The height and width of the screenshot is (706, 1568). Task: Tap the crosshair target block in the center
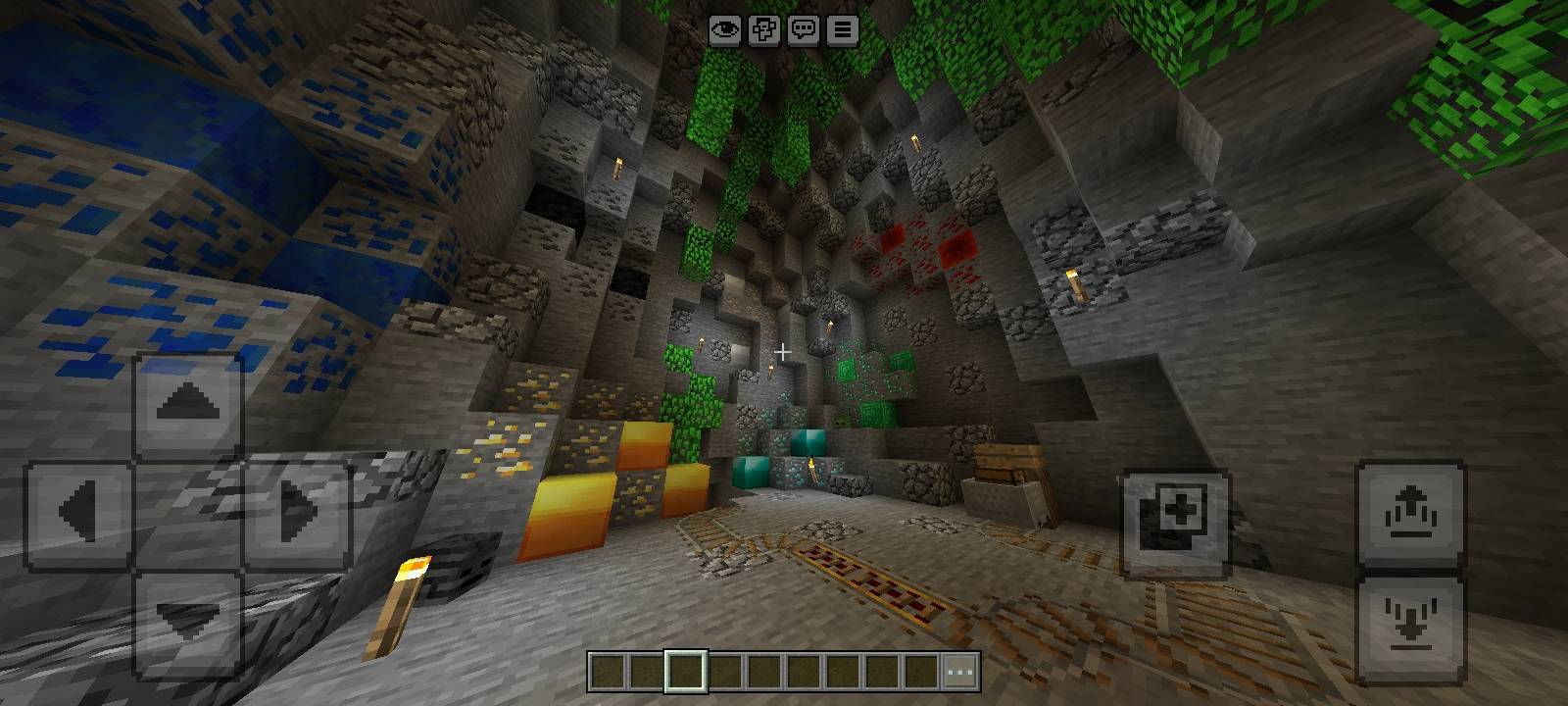tap(784, 350)
